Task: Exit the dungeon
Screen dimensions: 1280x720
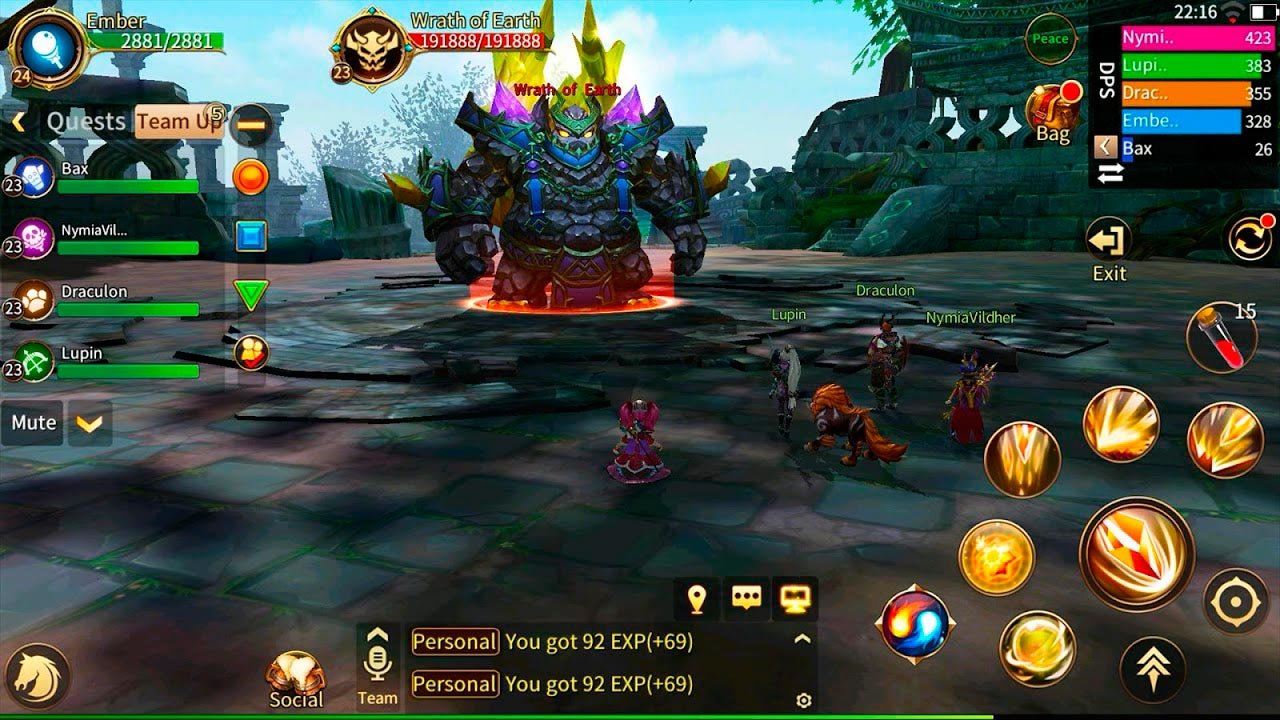Action: click(1108, 249)
